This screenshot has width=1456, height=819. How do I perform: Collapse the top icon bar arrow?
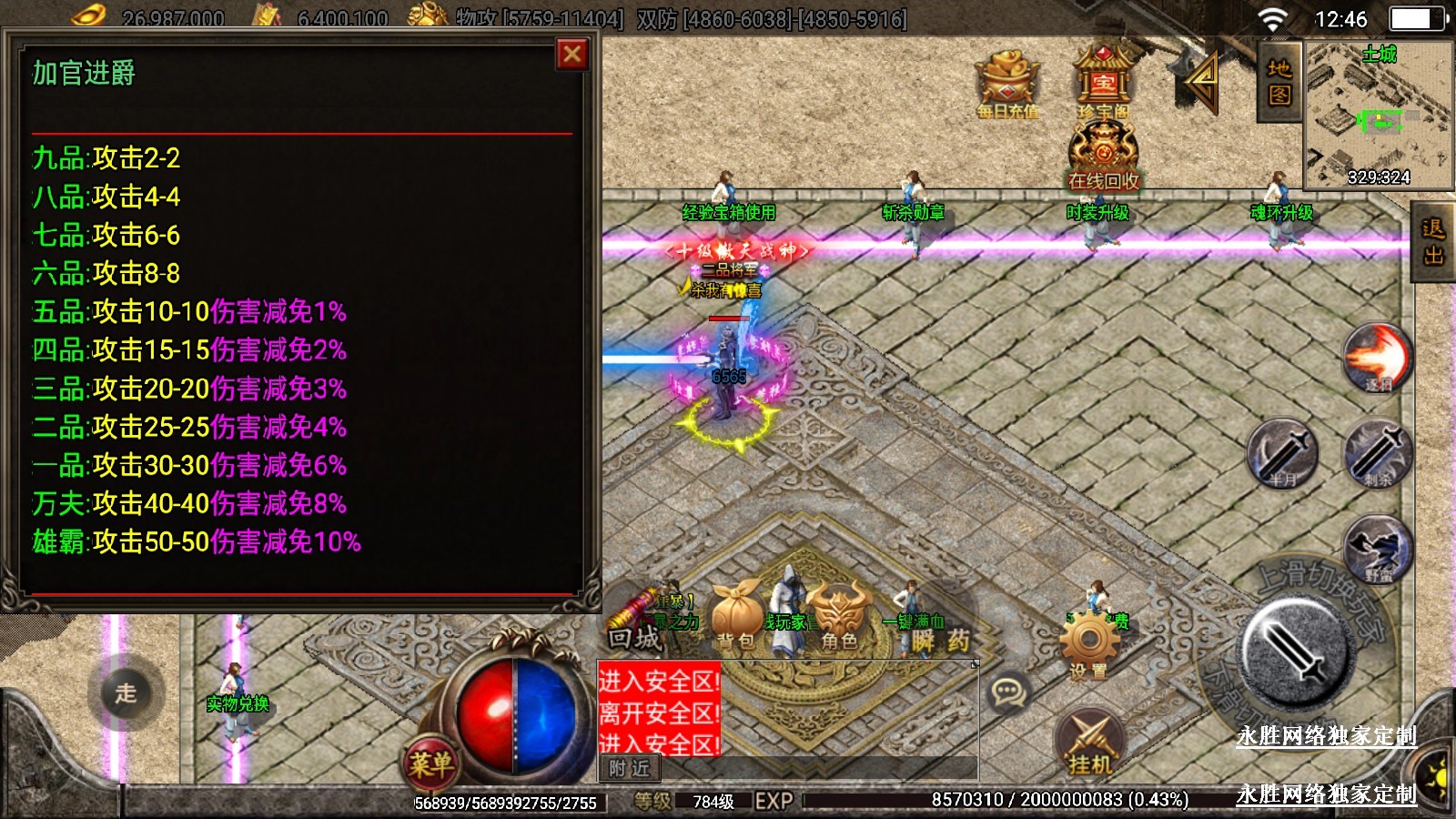(1201, 80)
